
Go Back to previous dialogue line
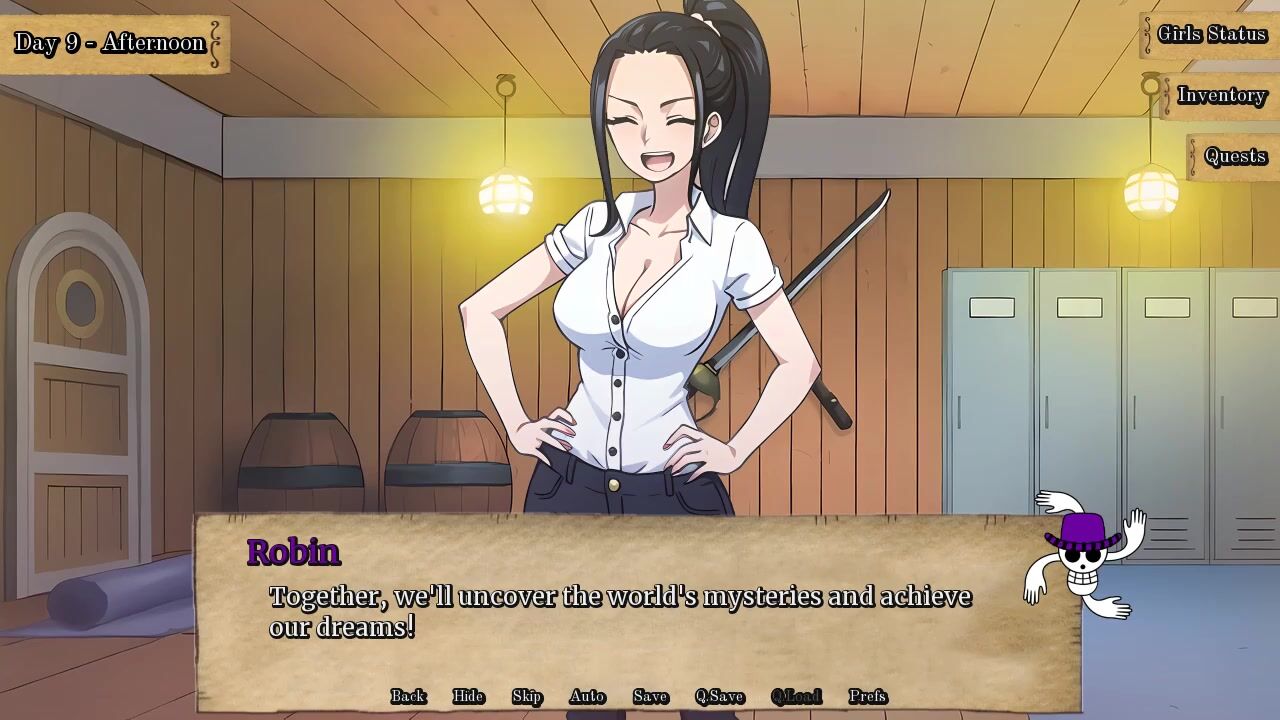(408, 697)
